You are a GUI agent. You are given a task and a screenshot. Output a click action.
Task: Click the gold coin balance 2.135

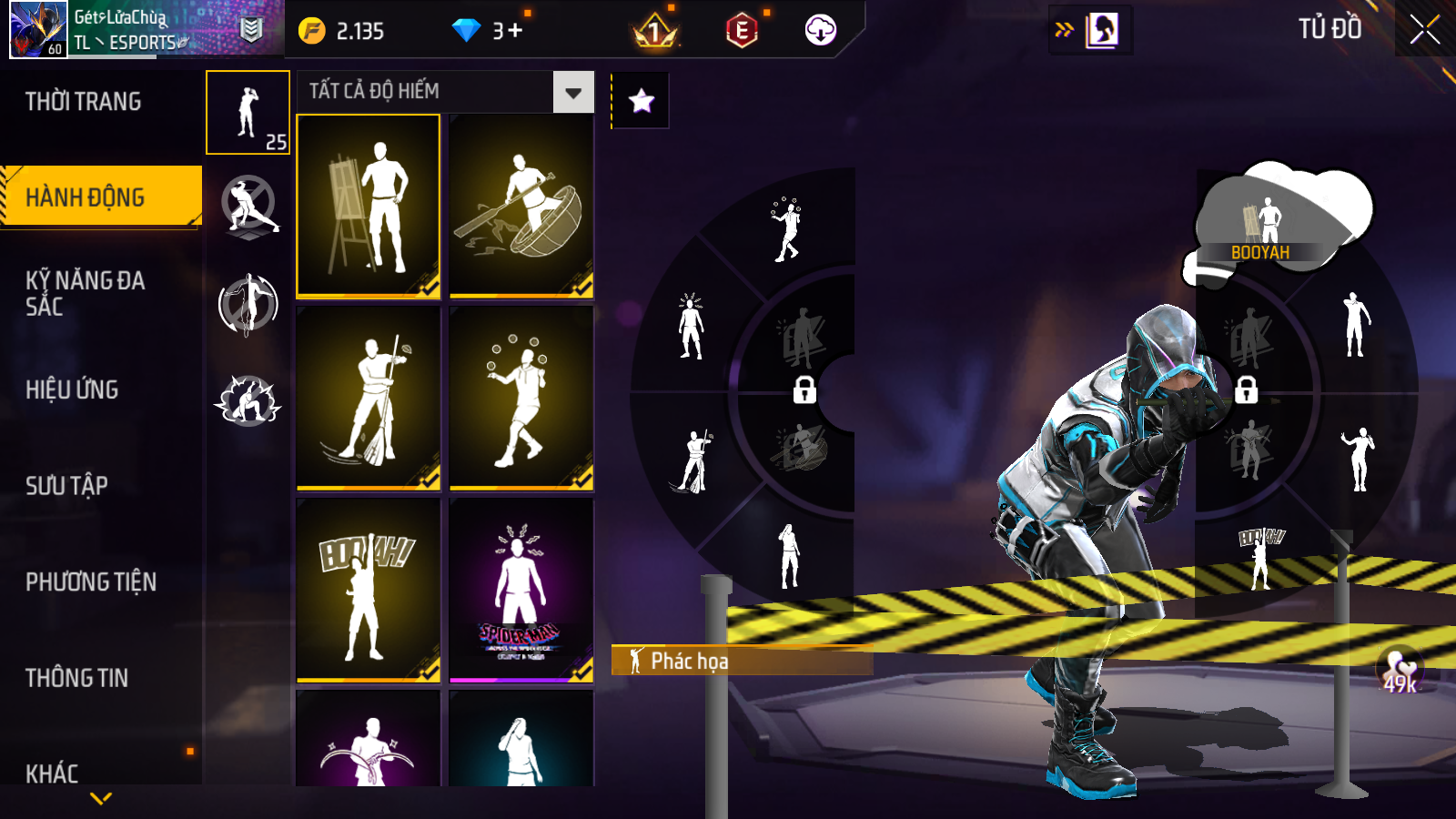tap(342, 31)
